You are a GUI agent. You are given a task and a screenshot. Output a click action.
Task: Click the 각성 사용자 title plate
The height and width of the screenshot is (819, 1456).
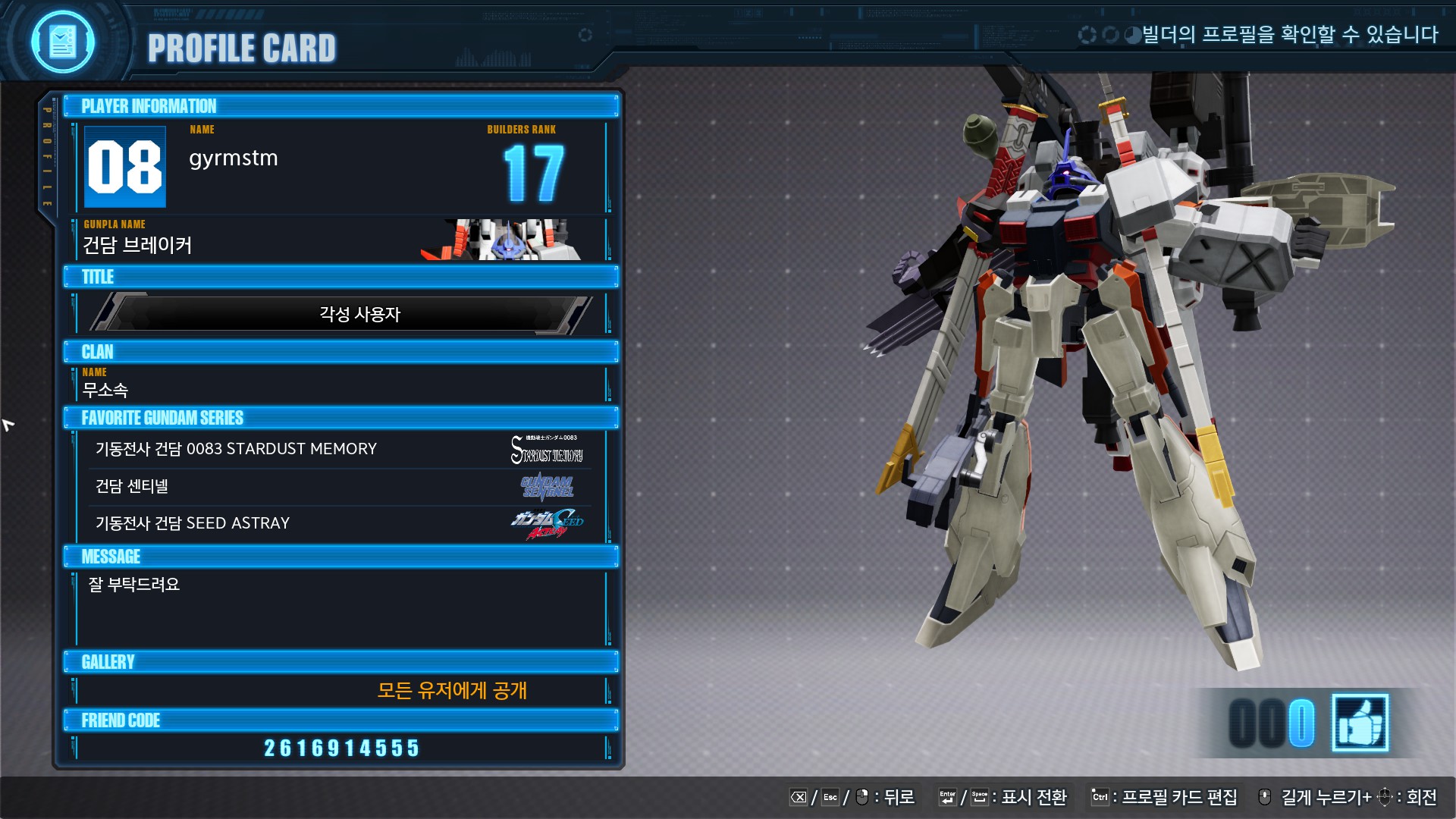click(x=341, y=314)
